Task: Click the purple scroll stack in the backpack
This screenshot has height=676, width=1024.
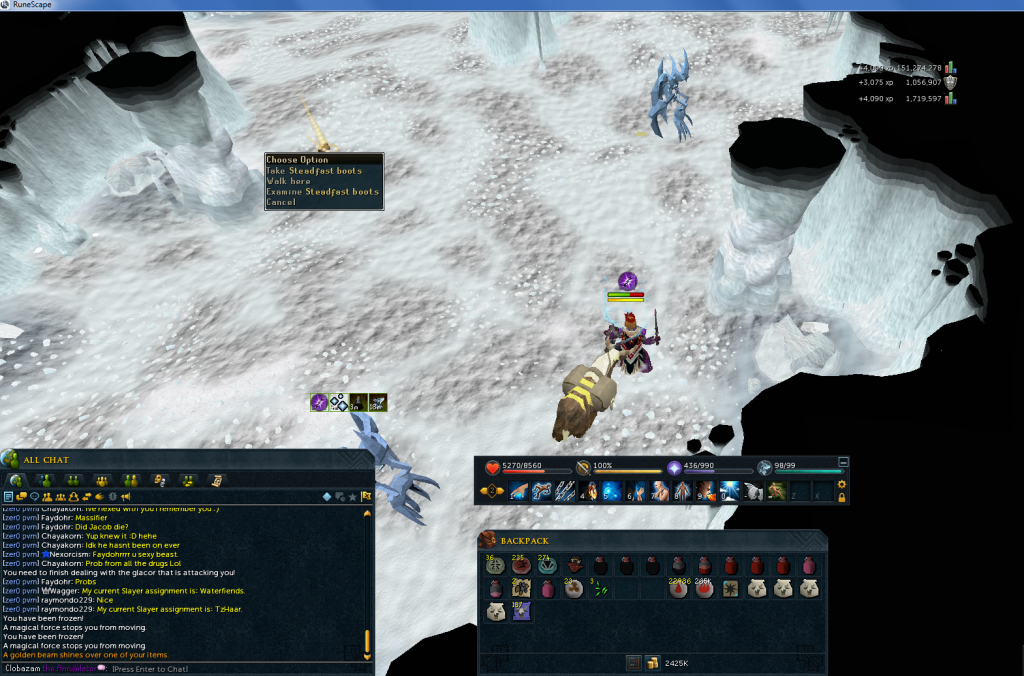Action: coord(522,611)
